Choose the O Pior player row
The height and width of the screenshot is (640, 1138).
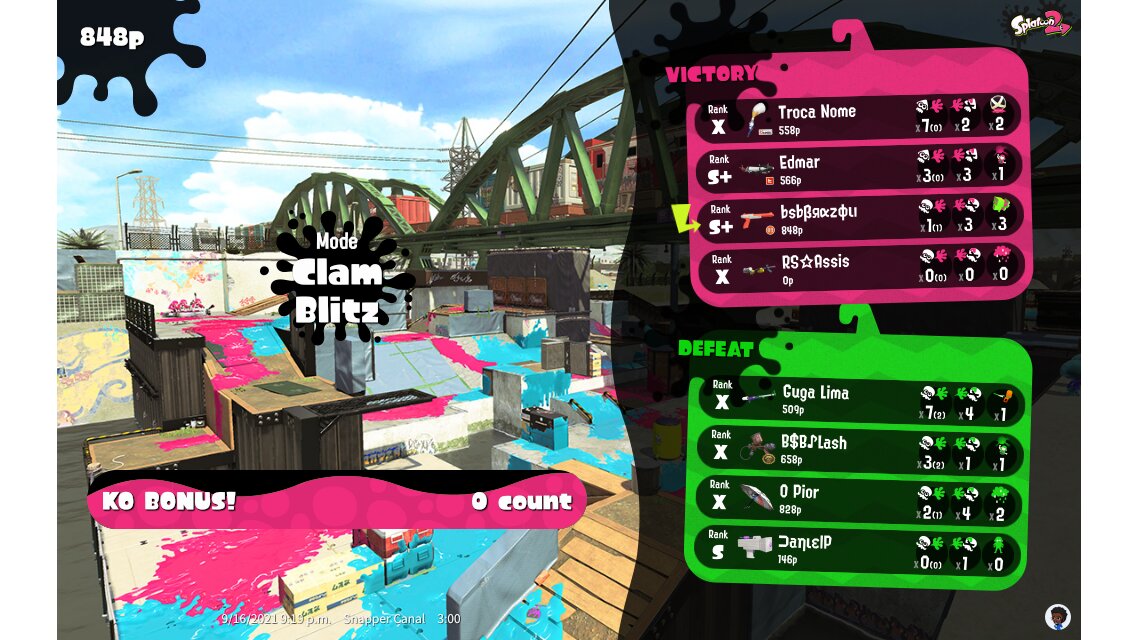point(858,499)
